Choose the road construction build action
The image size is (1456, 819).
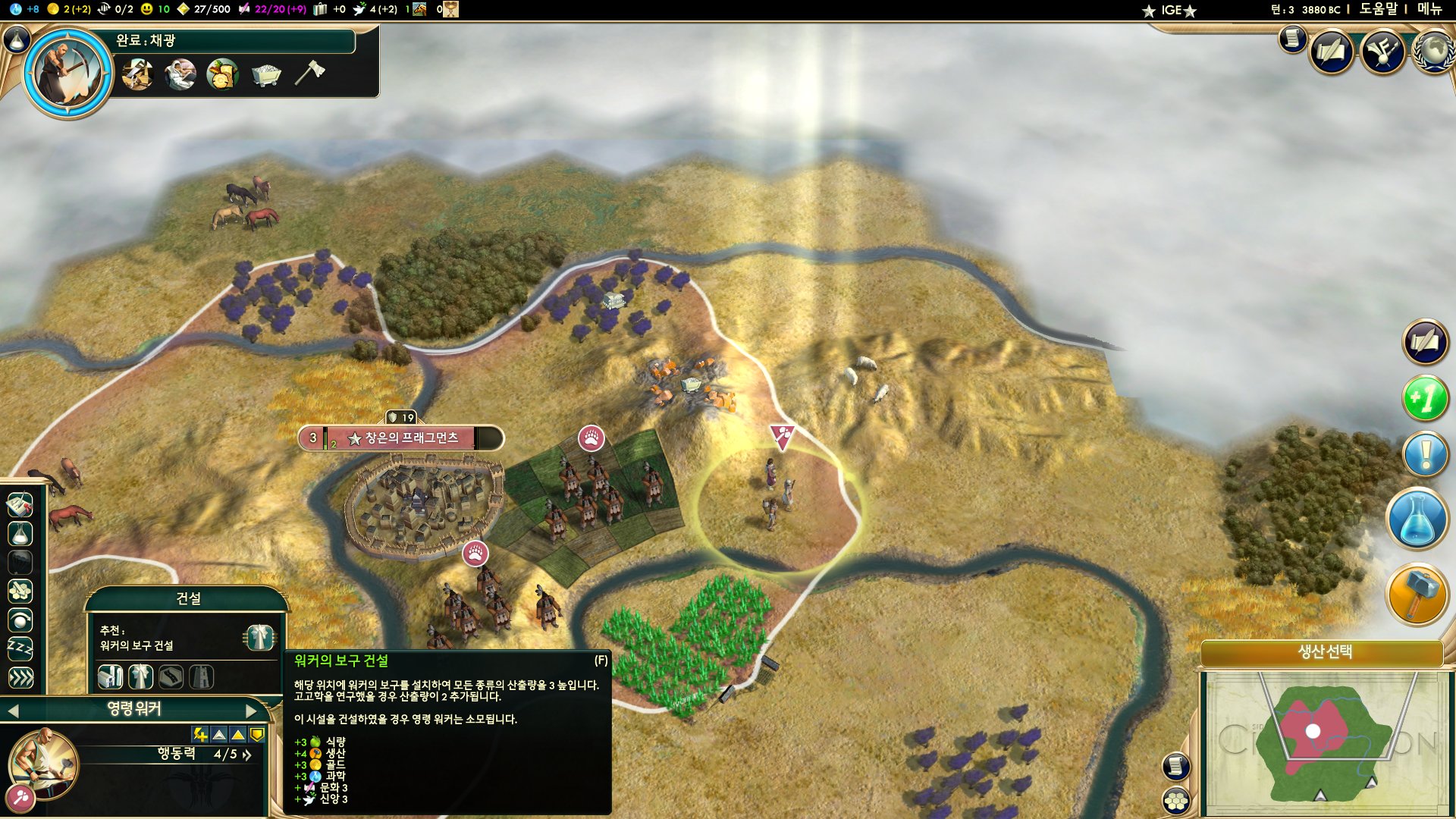tap(171, 676)
